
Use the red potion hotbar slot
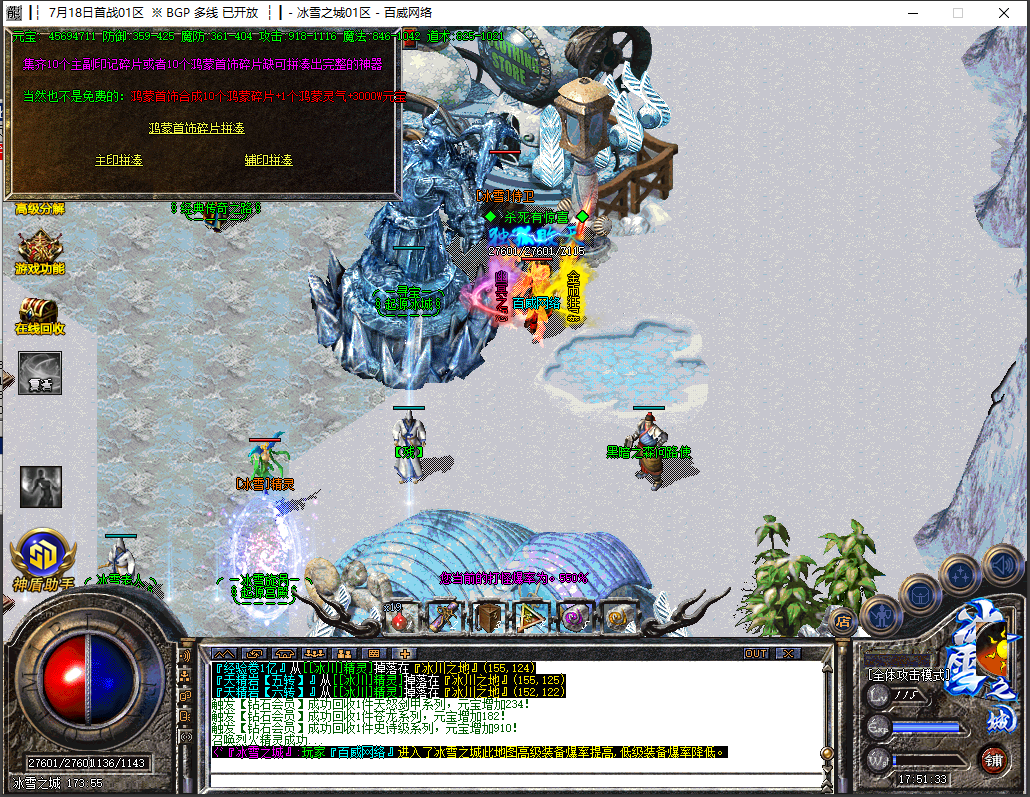(401, 619)
